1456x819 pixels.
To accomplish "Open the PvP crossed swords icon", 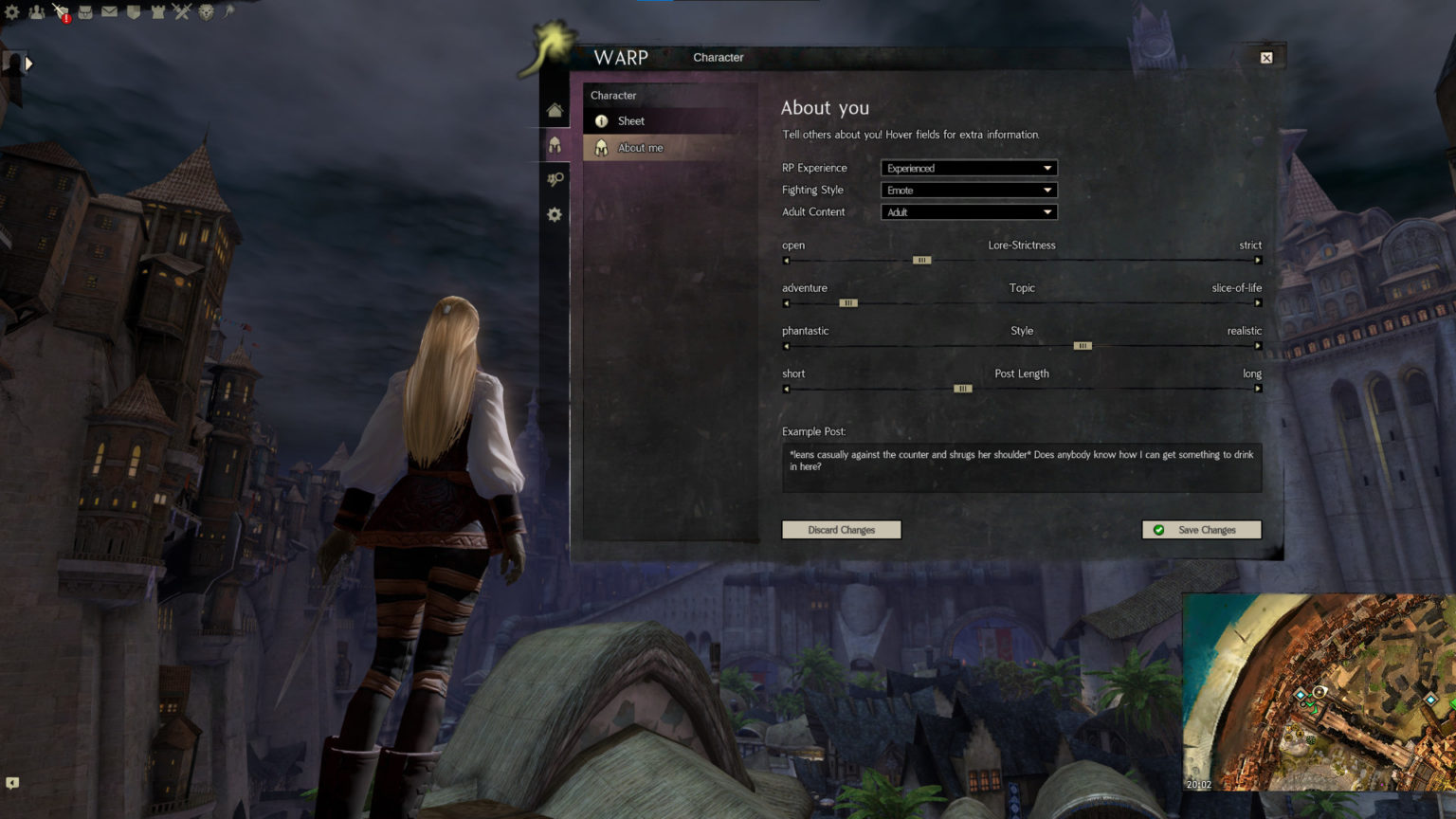I will click(181, 11).
